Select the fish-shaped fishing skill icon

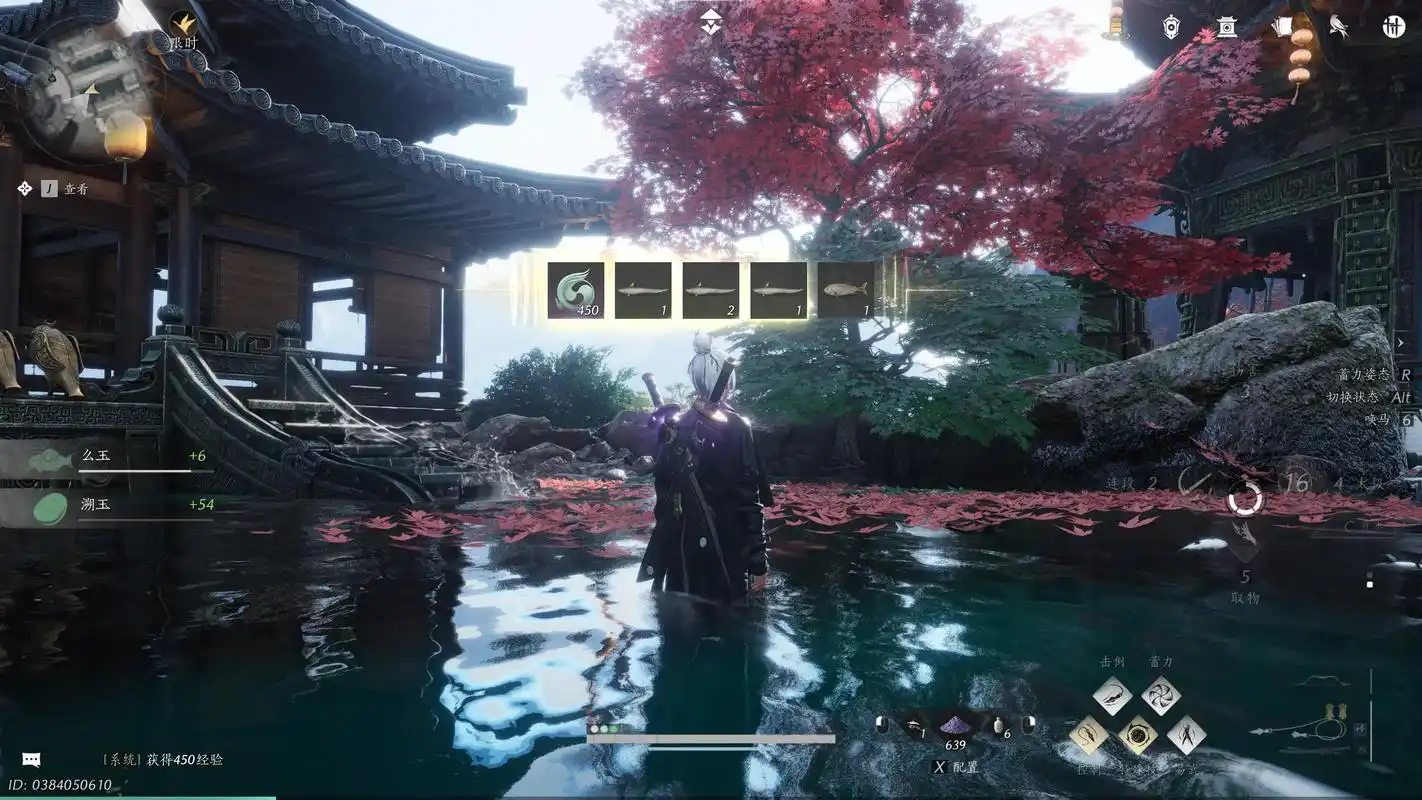tap(1112, 694)
